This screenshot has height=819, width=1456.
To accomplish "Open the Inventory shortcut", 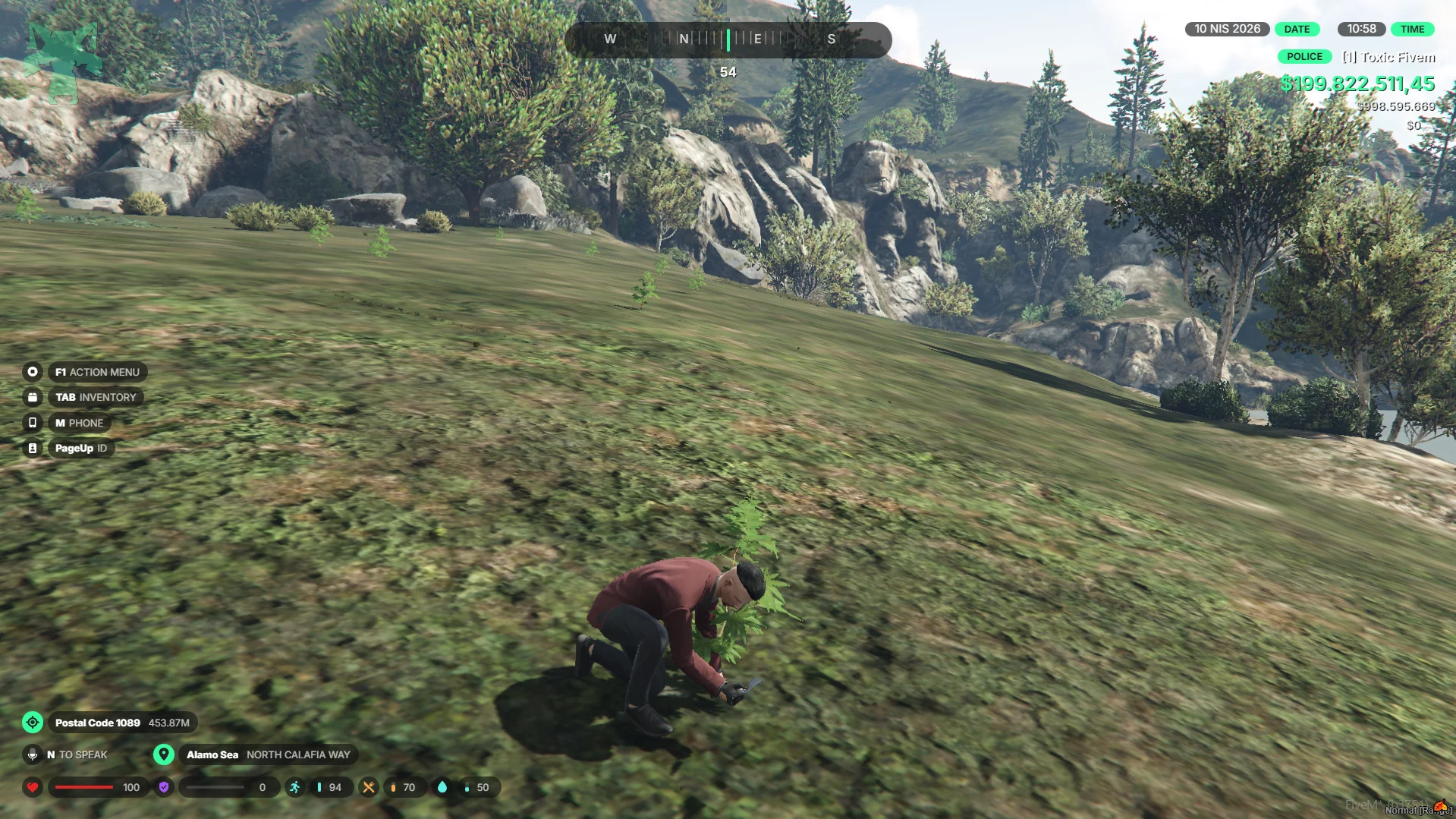I will (x=95, y=397).
